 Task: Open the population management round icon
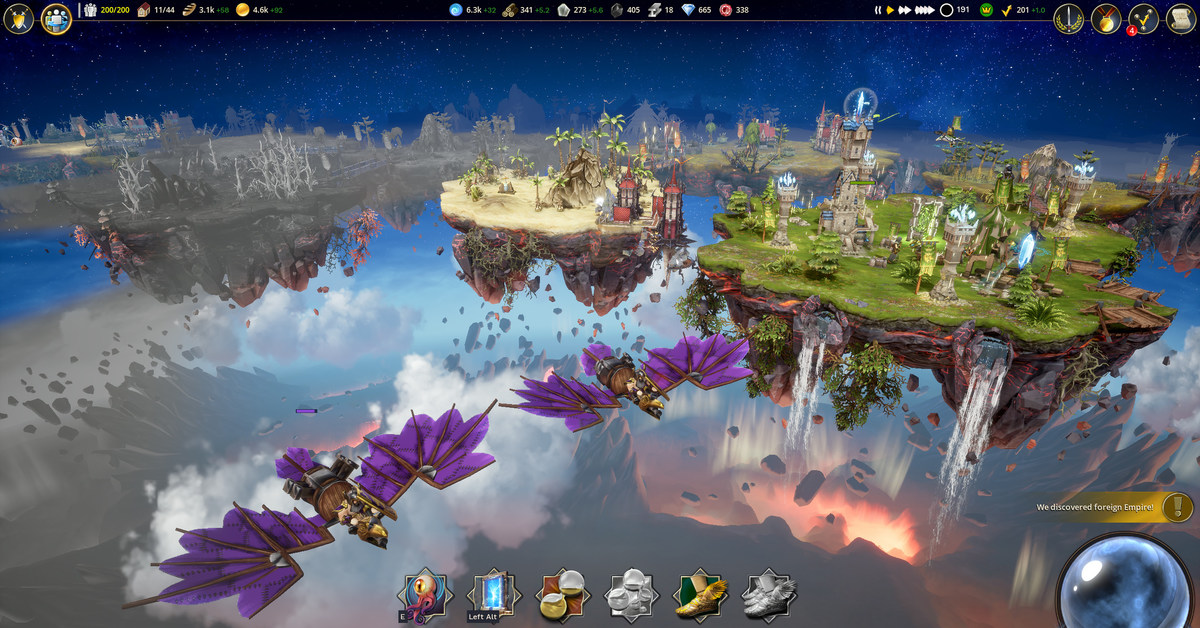pos(56,18)
